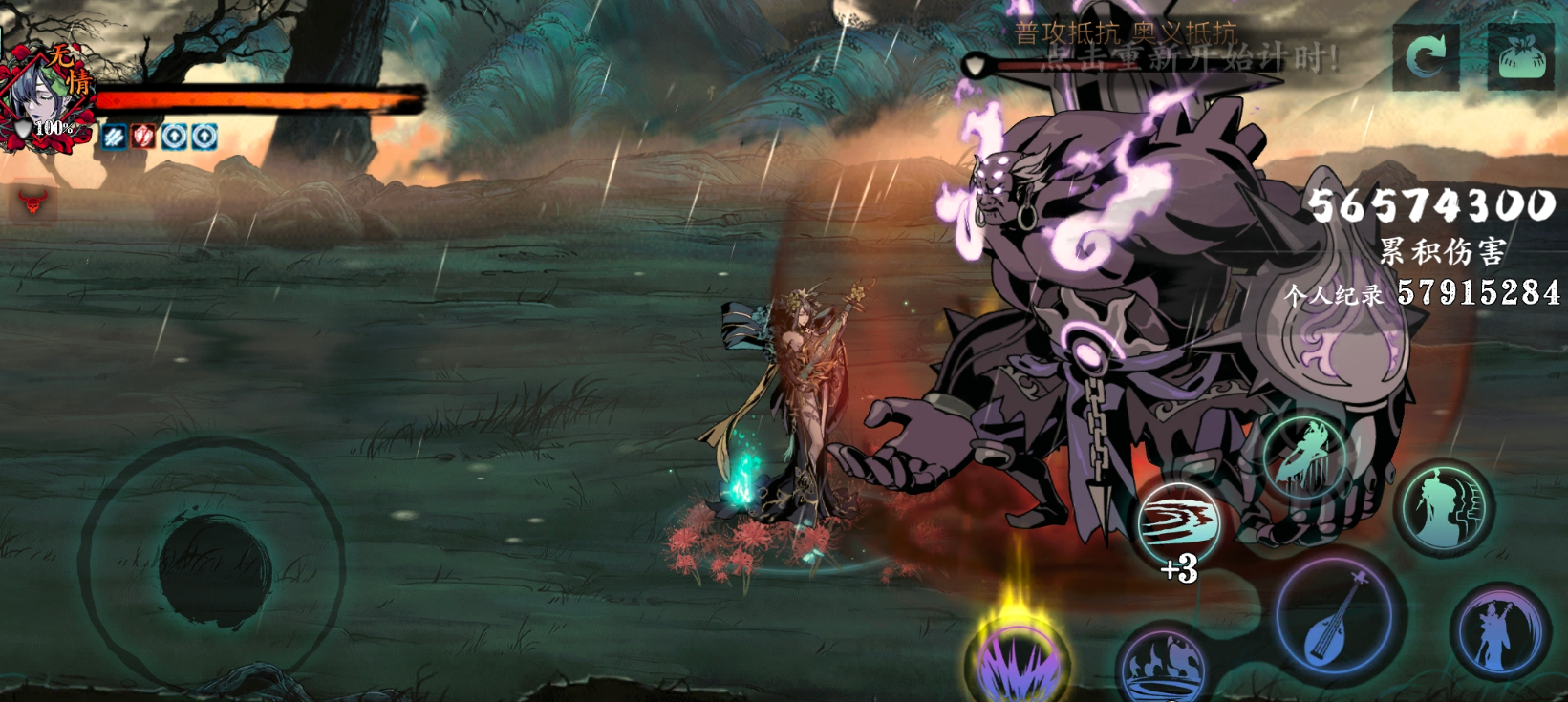
Task: Inspect the red shield buff icon
Action: click(x=143, y=137)
